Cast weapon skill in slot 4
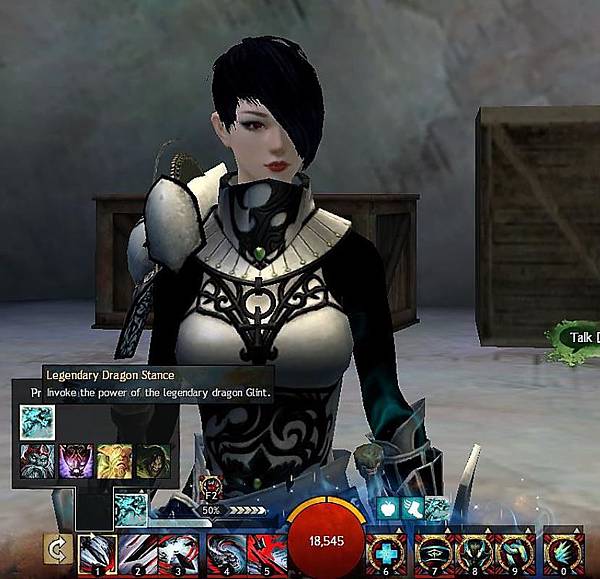 point(223,553)
